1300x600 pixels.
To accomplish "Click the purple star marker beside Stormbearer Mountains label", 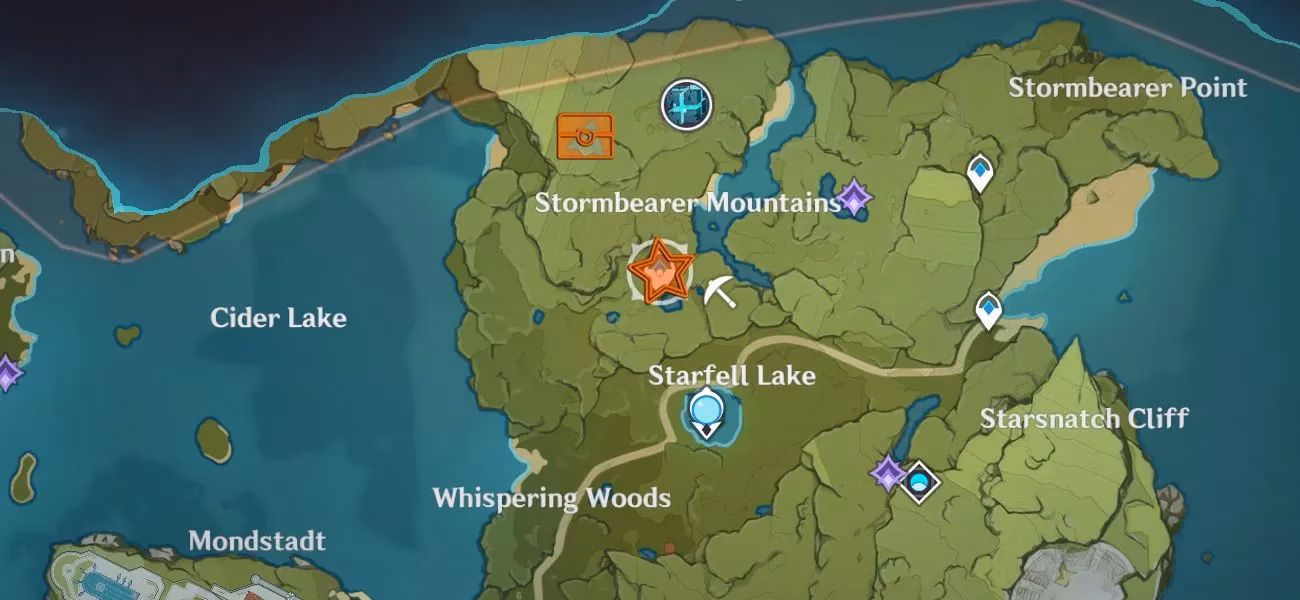I will [x=854, y=198].
